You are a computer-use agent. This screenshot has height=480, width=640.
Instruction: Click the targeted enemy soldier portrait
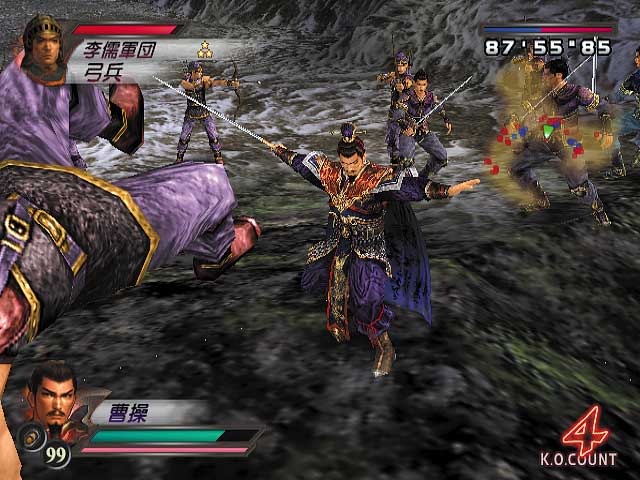coord(44,48)
